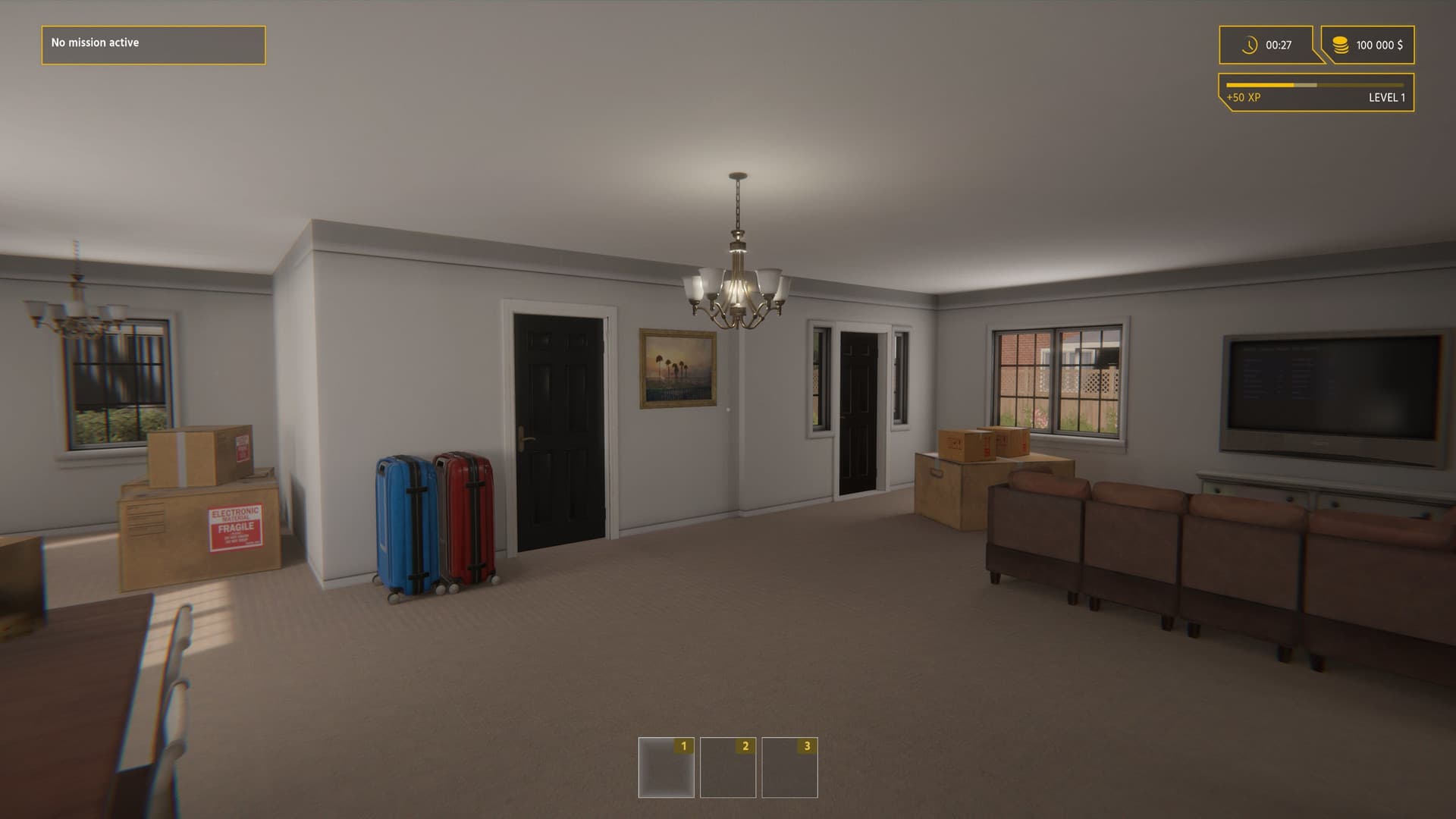Select hotbar slot number 1
This screenshot has height=819, width=1456.
(x=666, y=766)
